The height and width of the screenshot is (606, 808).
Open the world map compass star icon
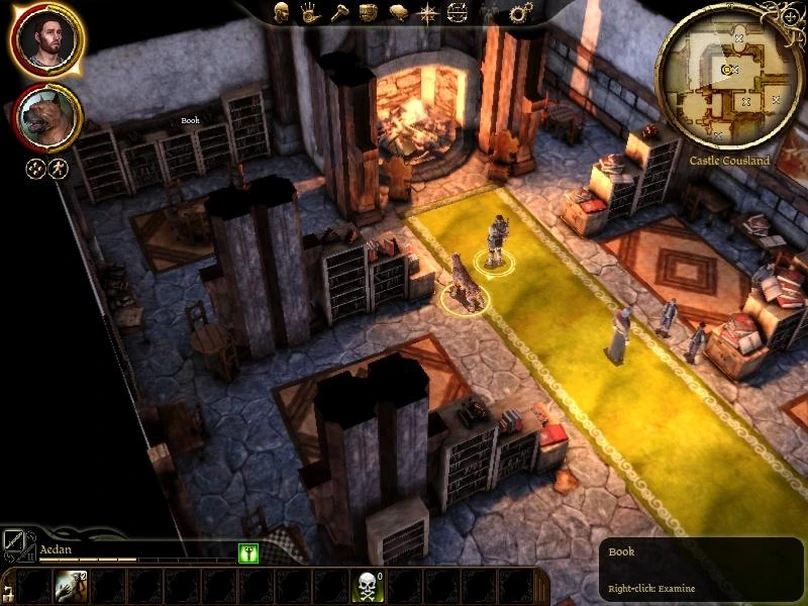(428, 13)
